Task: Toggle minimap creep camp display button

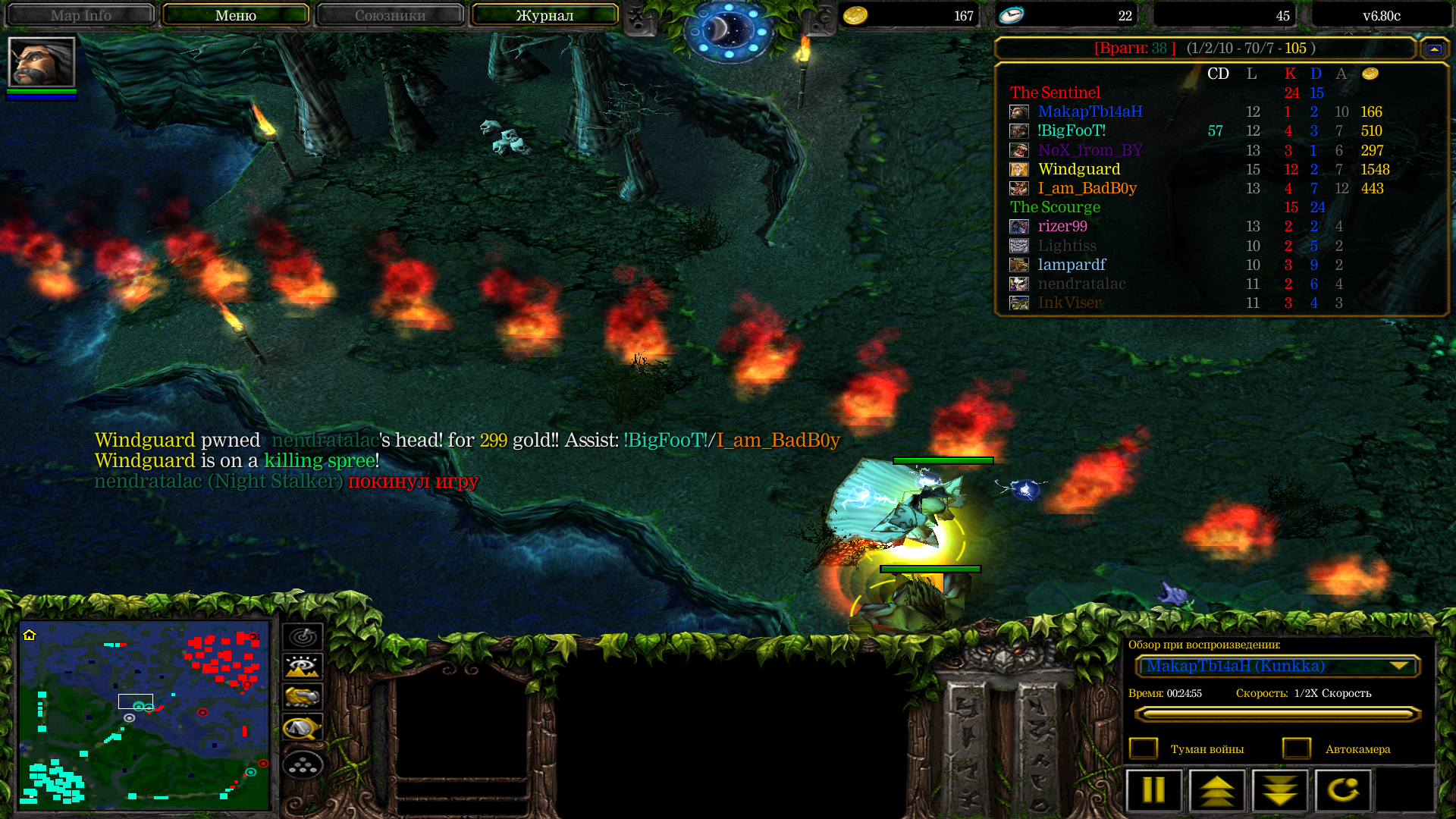Action: tap(303, 728)
